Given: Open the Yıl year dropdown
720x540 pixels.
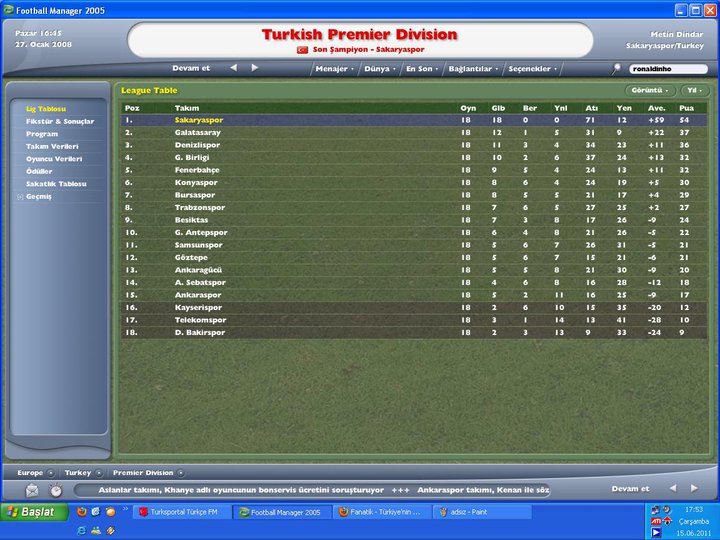Looking at the screenshot, I should [x=692, y=90].
